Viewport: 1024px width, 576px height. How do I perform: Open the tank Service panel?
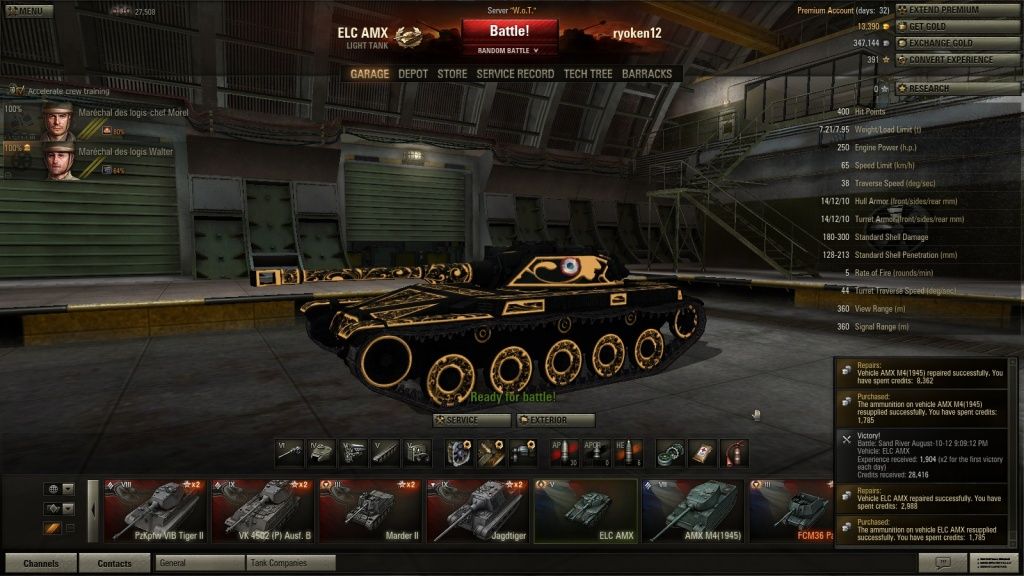point(471,420)
